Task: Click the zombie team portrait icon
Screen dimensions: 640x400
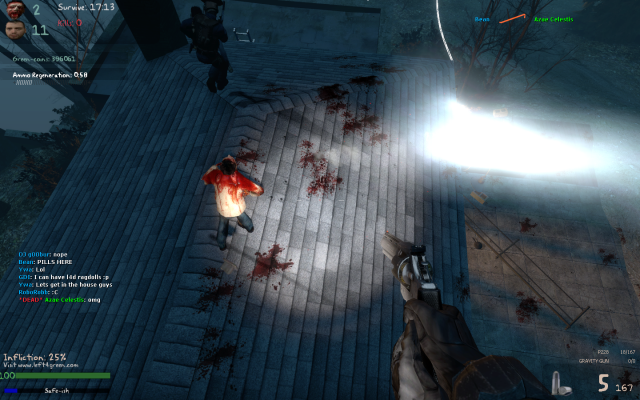Action: click(13, 9)
